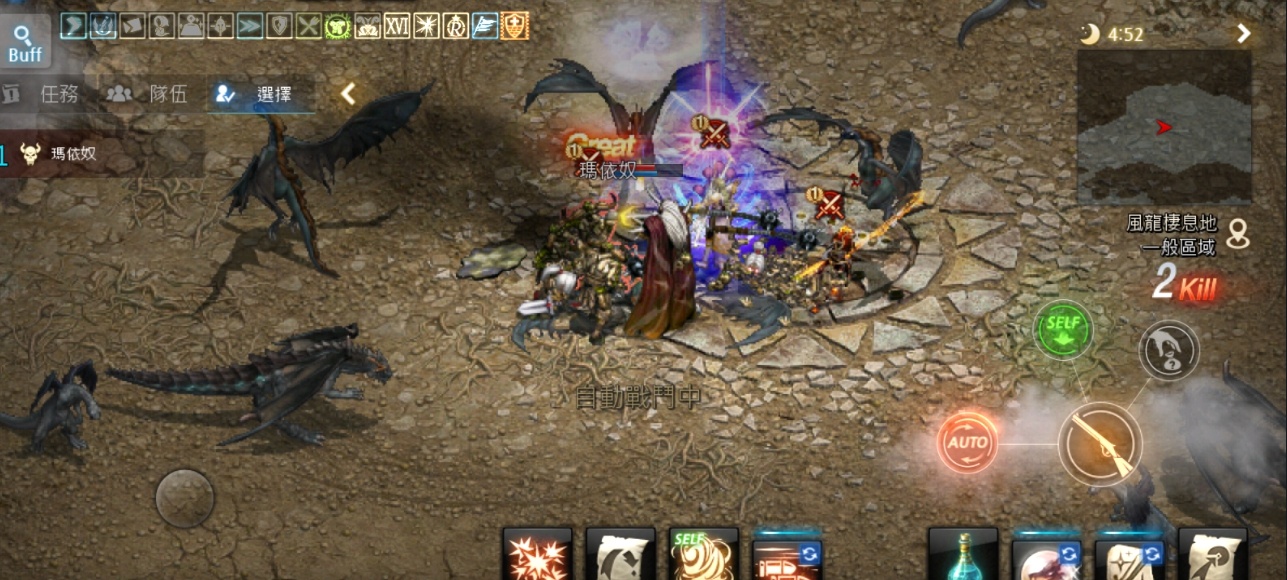Tap the rifle basic attack button
This screenshot has height=580, width=1287.
[x=1099, y=443]
